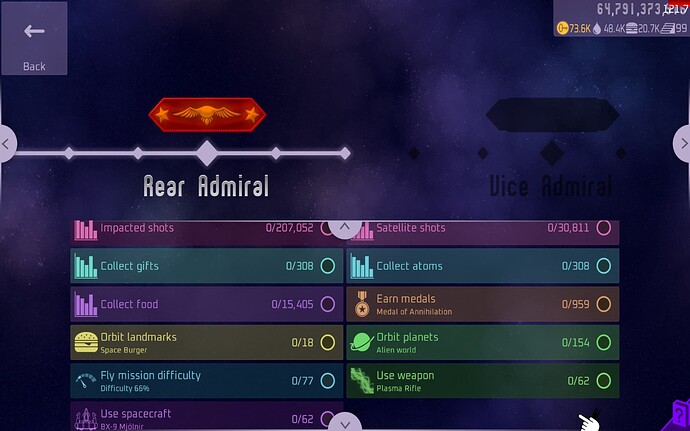
Task: Select the Satellite shots requirement
Action: coord(482,230)
